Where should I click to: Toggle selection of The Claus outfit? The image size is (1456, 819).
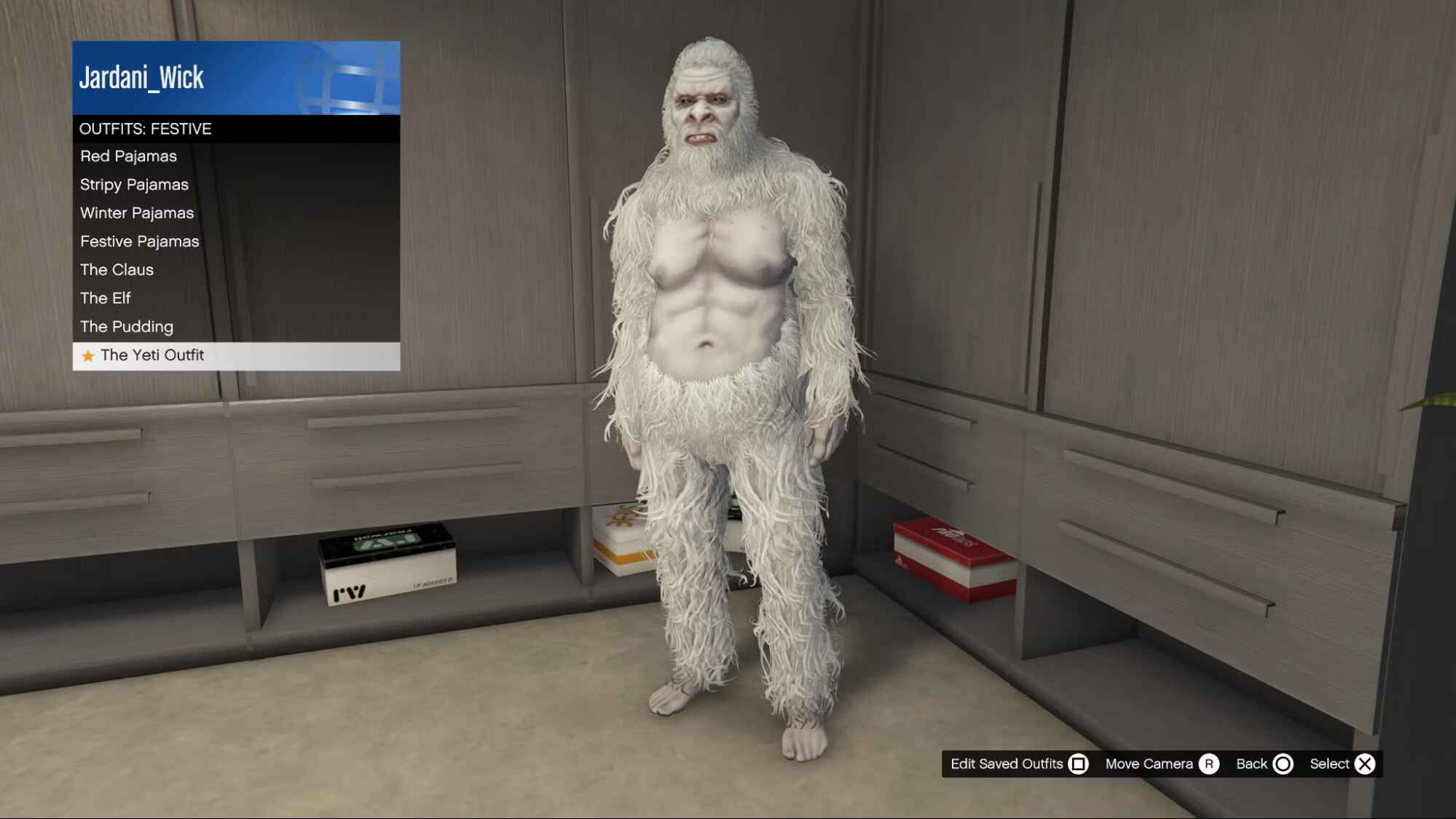click(117, 269)
